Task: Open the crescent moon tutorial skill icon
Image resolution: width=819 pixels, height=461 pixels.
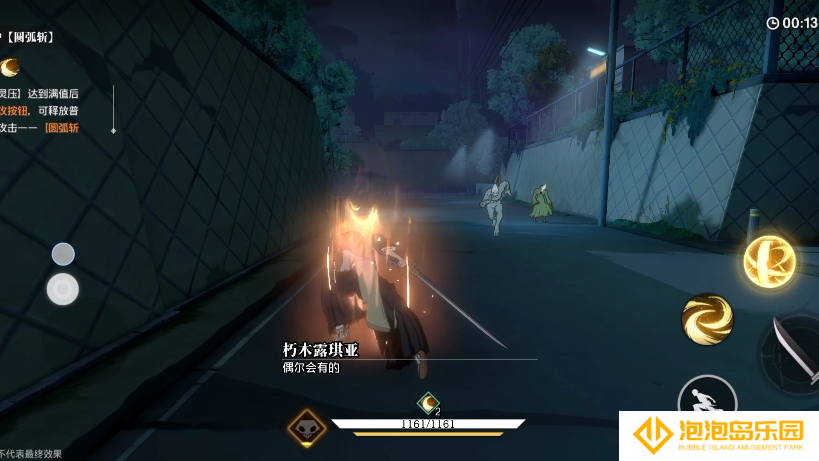Action: (11, 67)
